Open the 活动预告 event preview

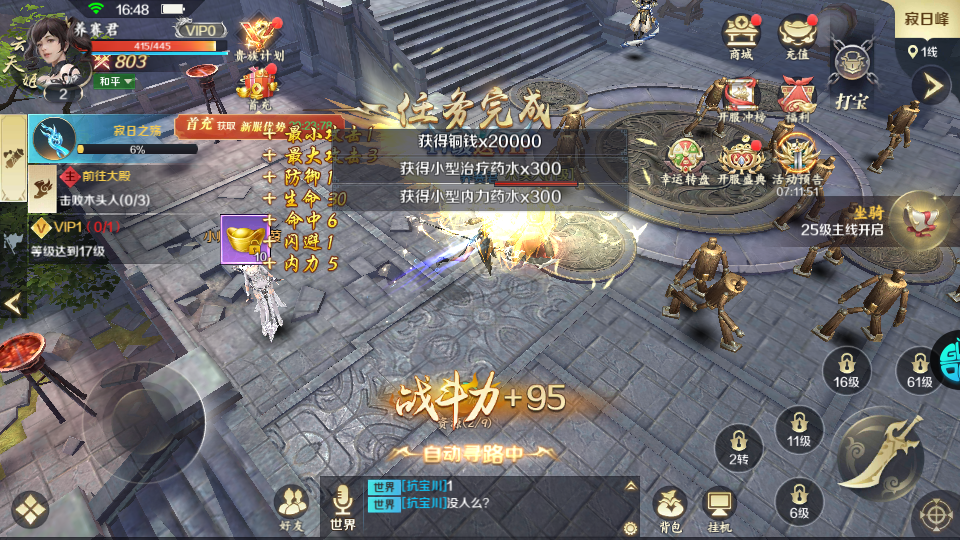pos(797,160)
